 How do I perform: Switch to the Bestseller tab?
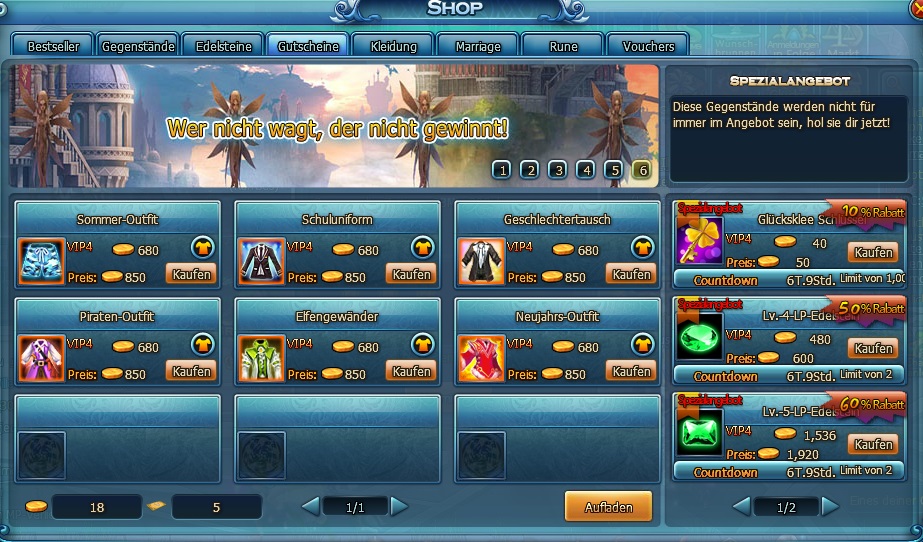[53, 46]
